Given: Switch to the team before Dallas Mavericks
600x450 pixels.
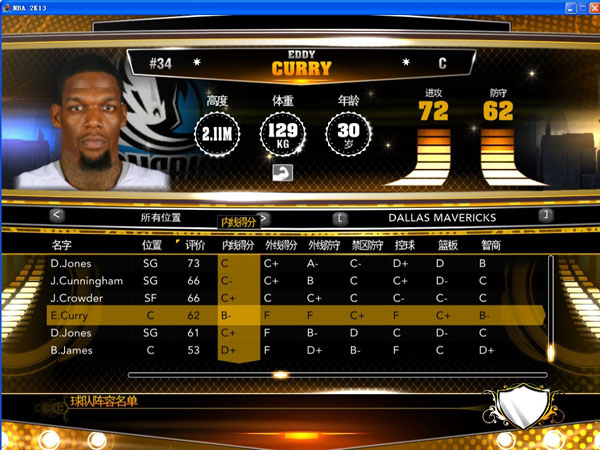Looking at the screenshot, I should click(x=340, y=215).
